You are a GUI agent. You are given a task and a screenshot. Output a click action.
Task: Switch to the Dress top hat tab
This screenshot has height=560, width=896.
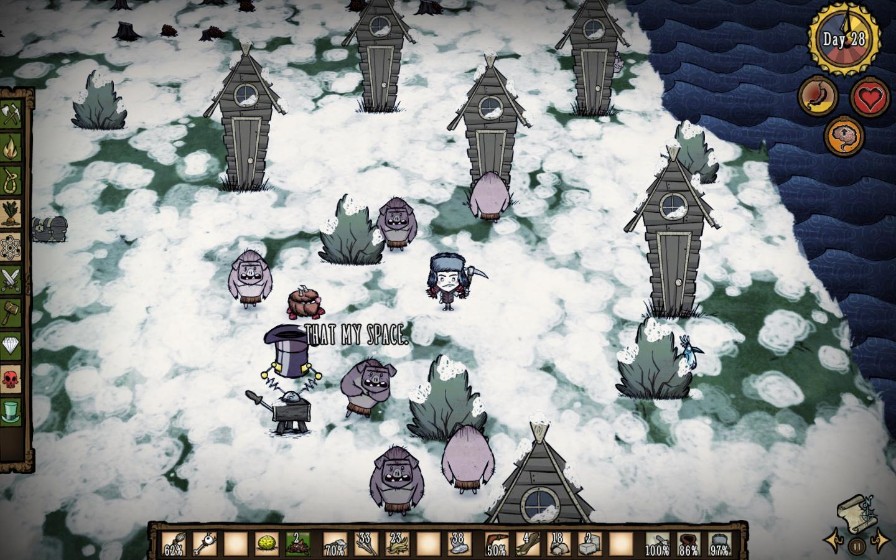coord(11,412)
